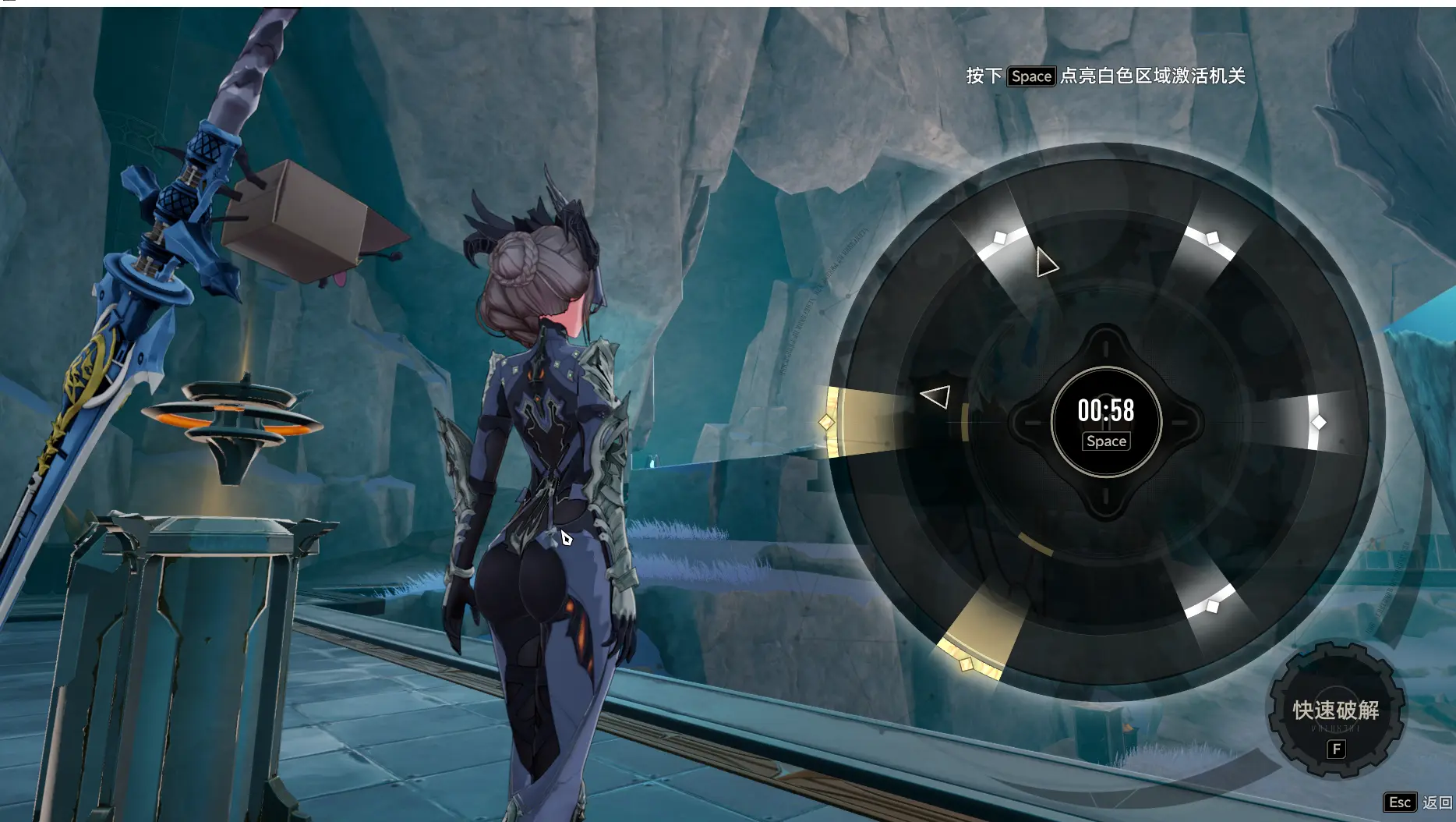Viewport: 1456px width, 822px height.
Task: Click the central dial activation button
Action: click(1106, 422)
